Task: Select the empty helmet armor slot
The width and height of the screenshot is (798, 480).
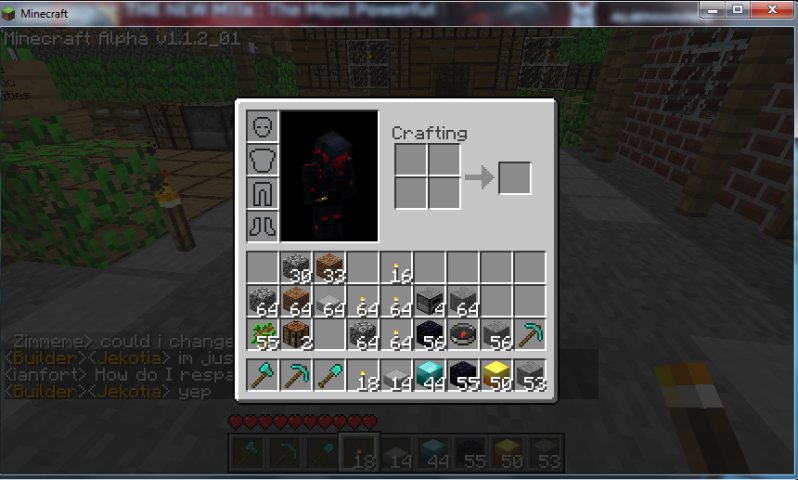Action: tap(262, 127)
